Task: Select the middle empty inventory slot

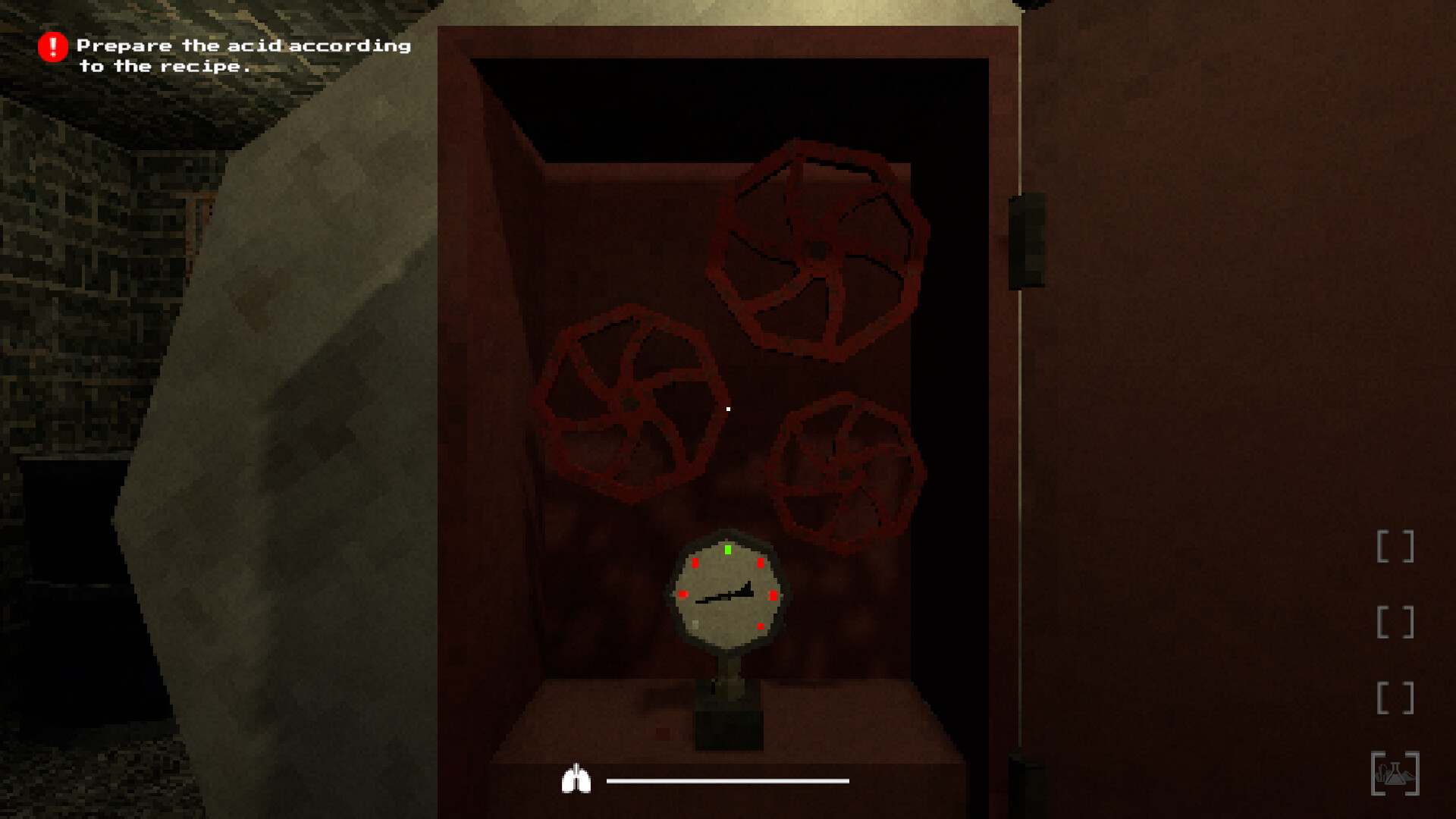Action: (1396, 622)
